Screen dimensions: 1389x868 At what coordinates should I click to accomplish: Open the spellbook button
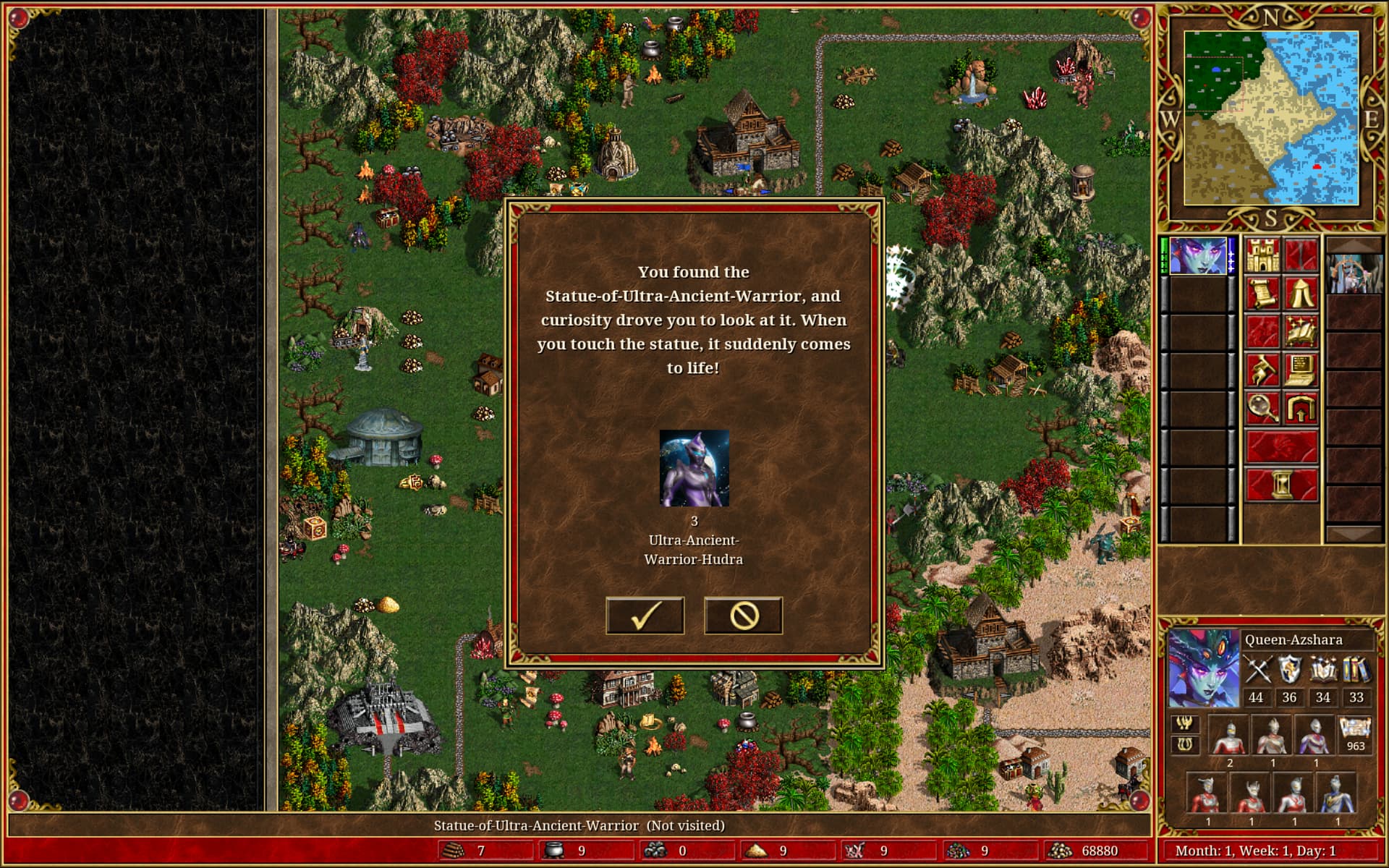pyautogui.click(x=1300, y=332)
